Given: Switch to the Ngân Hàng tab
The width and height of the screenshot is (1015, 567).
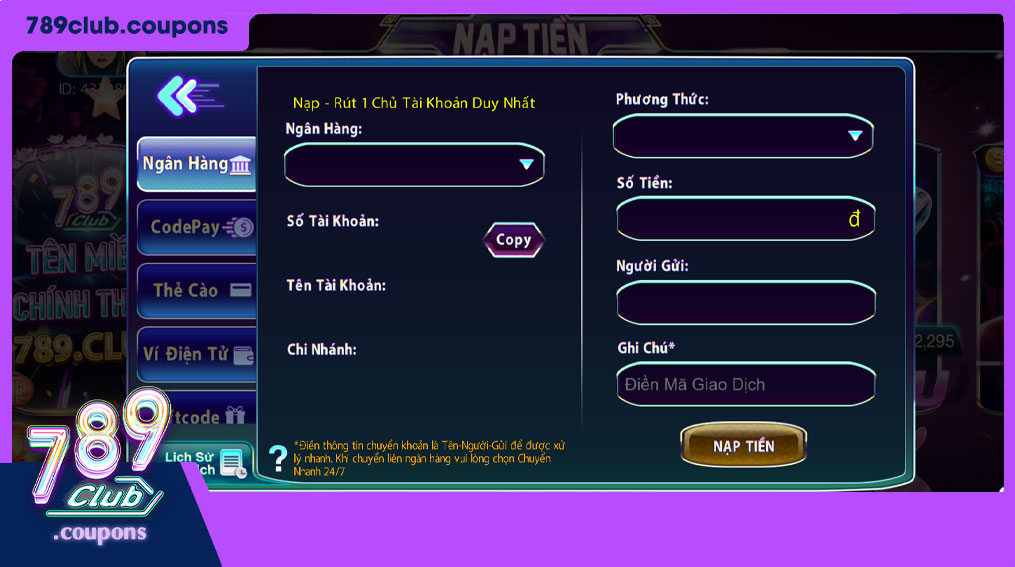Looking at the screenshot, I should coord(196,164).
